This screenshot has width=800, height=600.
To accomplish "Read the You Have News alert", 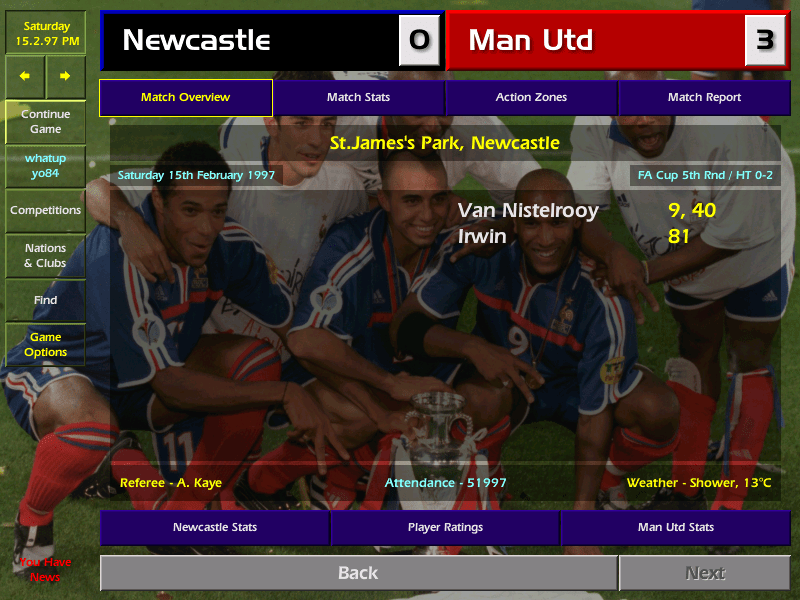I will (45, 570).
